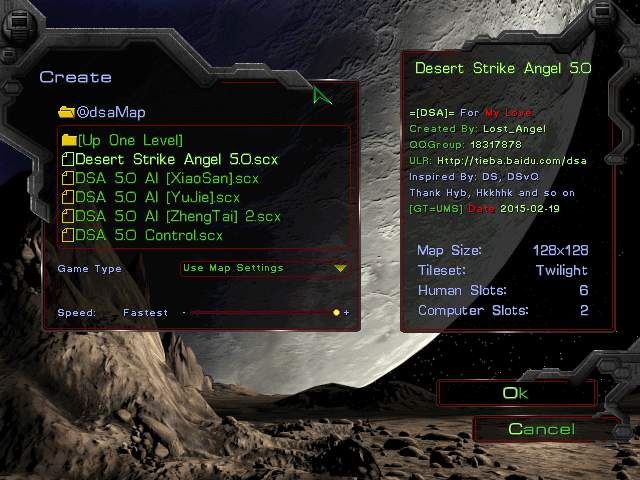Decrease speed with the minus sign
The width and height of the screenshot is (640, 480).
[x=184, y=313]
